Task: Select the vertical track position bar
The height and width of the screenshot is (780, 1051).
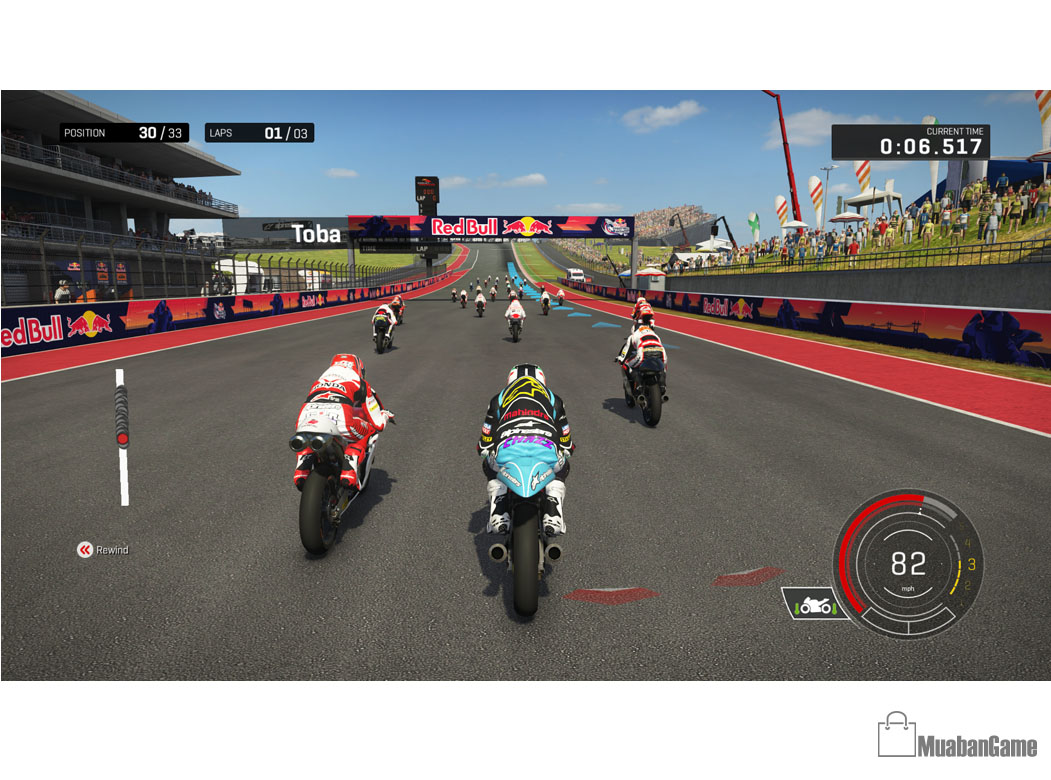Action: [122, 436]
